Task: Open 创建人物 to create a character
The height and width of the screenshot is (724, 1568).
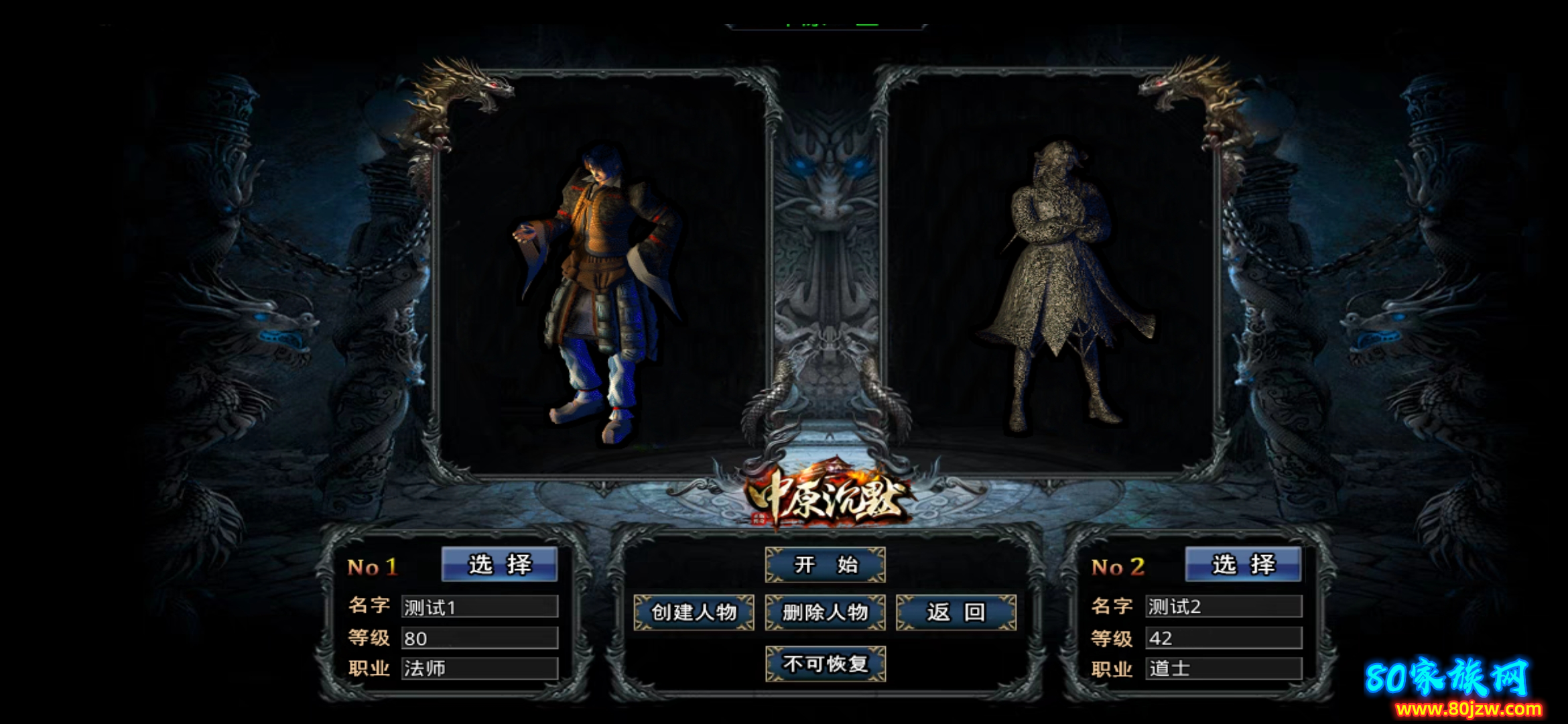Action: pyautogui.click(x=694, y=612)
